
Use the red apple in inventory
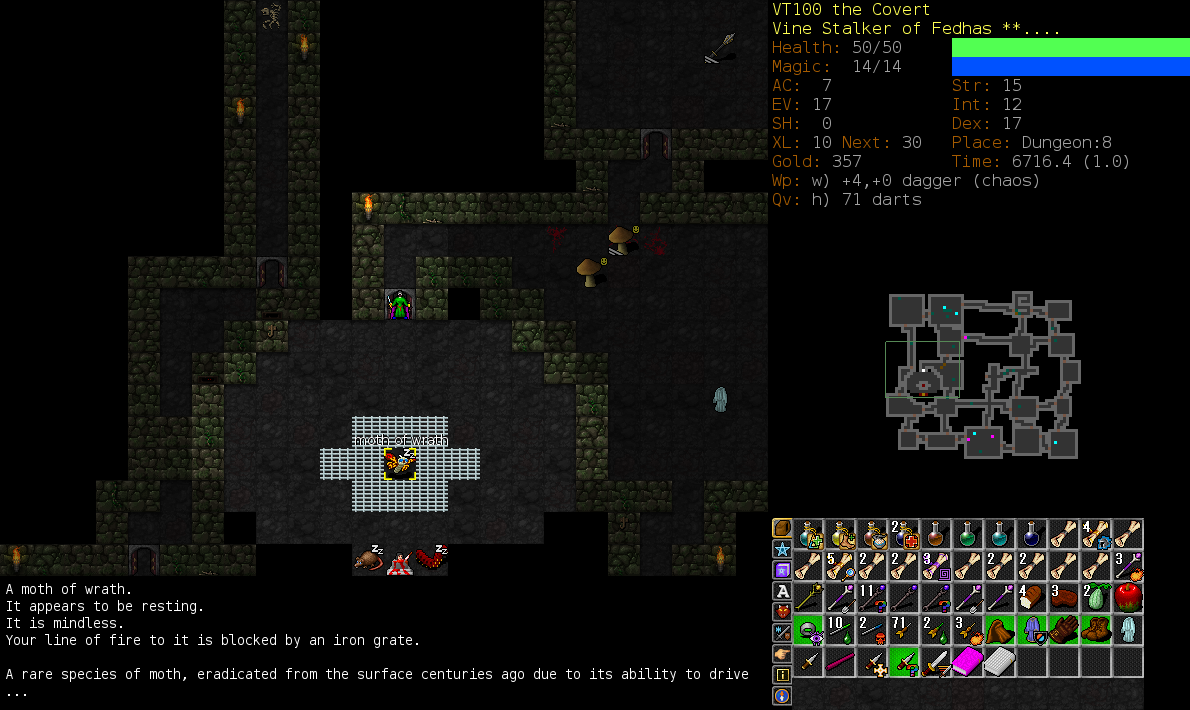[x=1128, y=598]
